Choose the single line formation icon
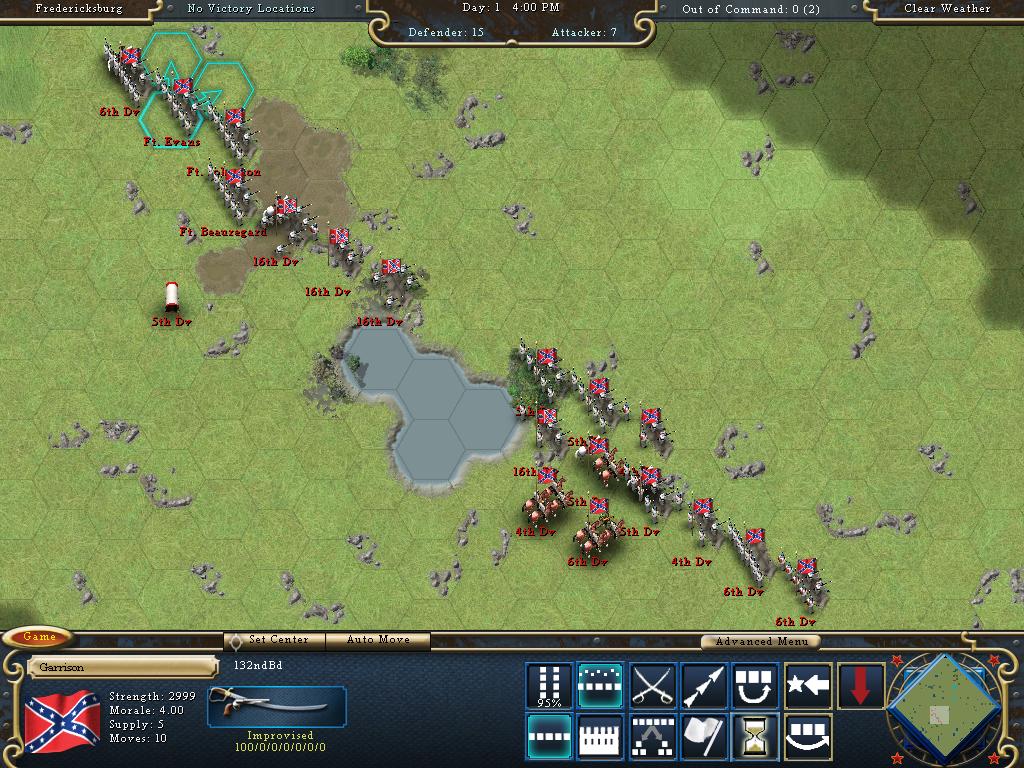The height and width of the screenshot is (768, 1024). [549, 736]
